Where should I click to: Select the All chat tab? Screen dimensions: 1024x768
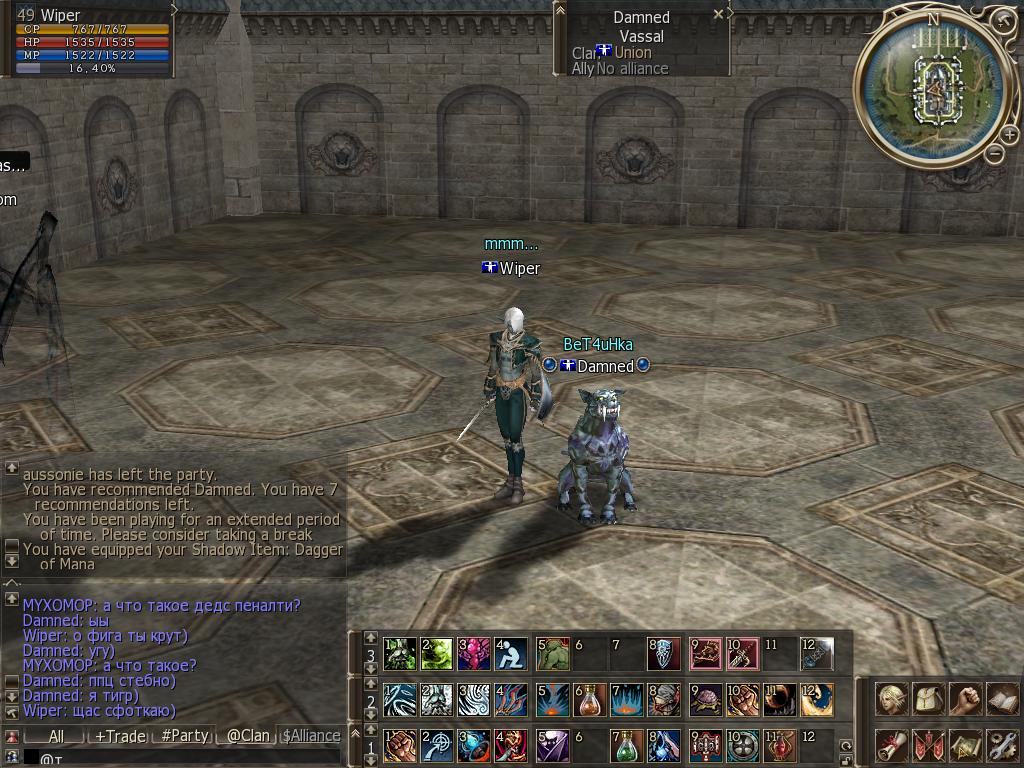pyautogui.click(x=55, y=736)
